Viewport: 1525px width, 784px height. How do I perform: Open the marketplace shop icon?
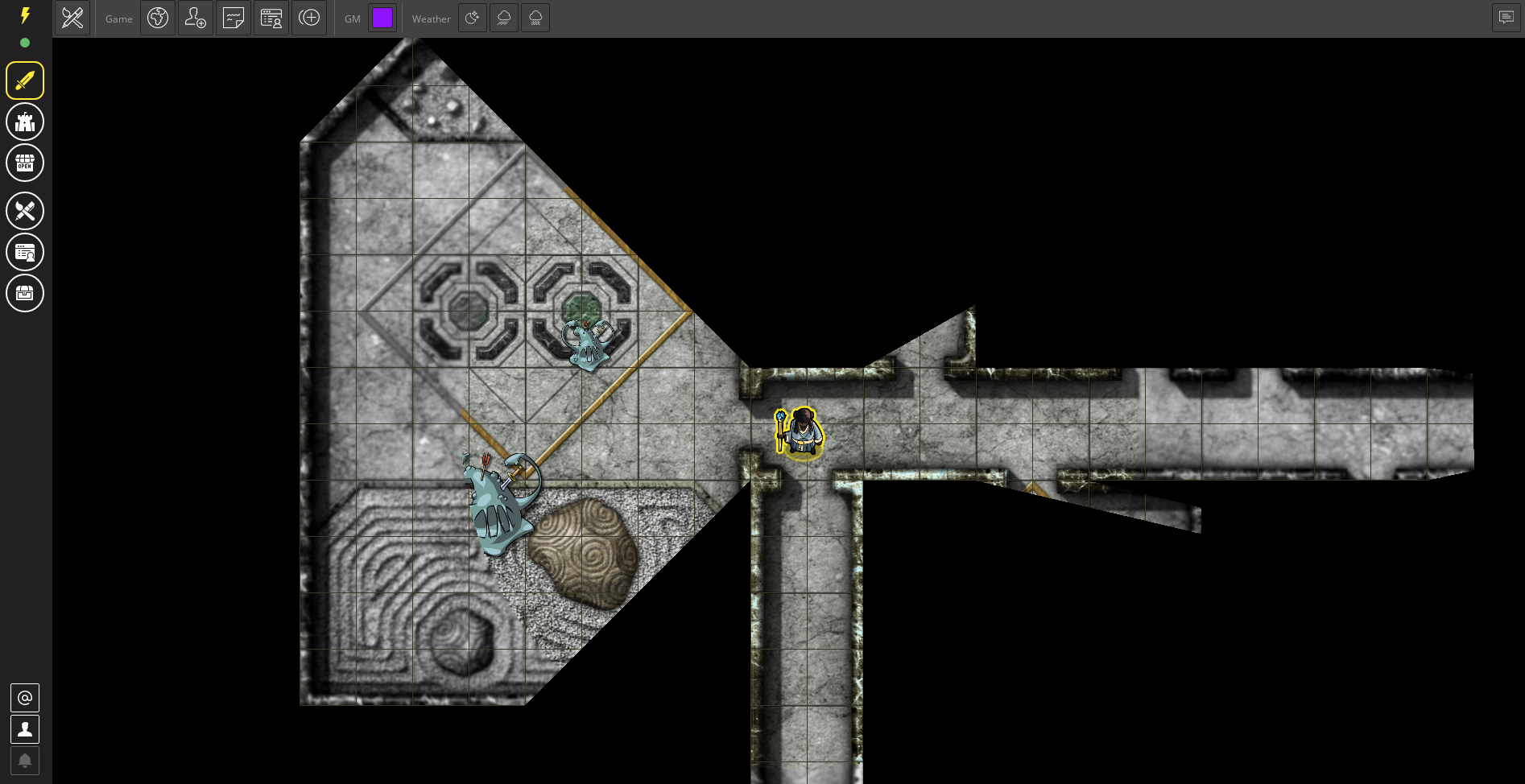point(25,163)
